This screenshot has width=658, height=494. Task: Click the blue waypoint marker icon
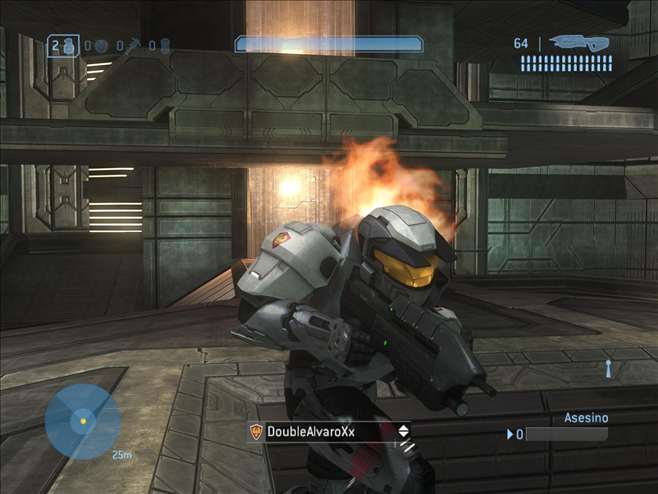point(607,368)
